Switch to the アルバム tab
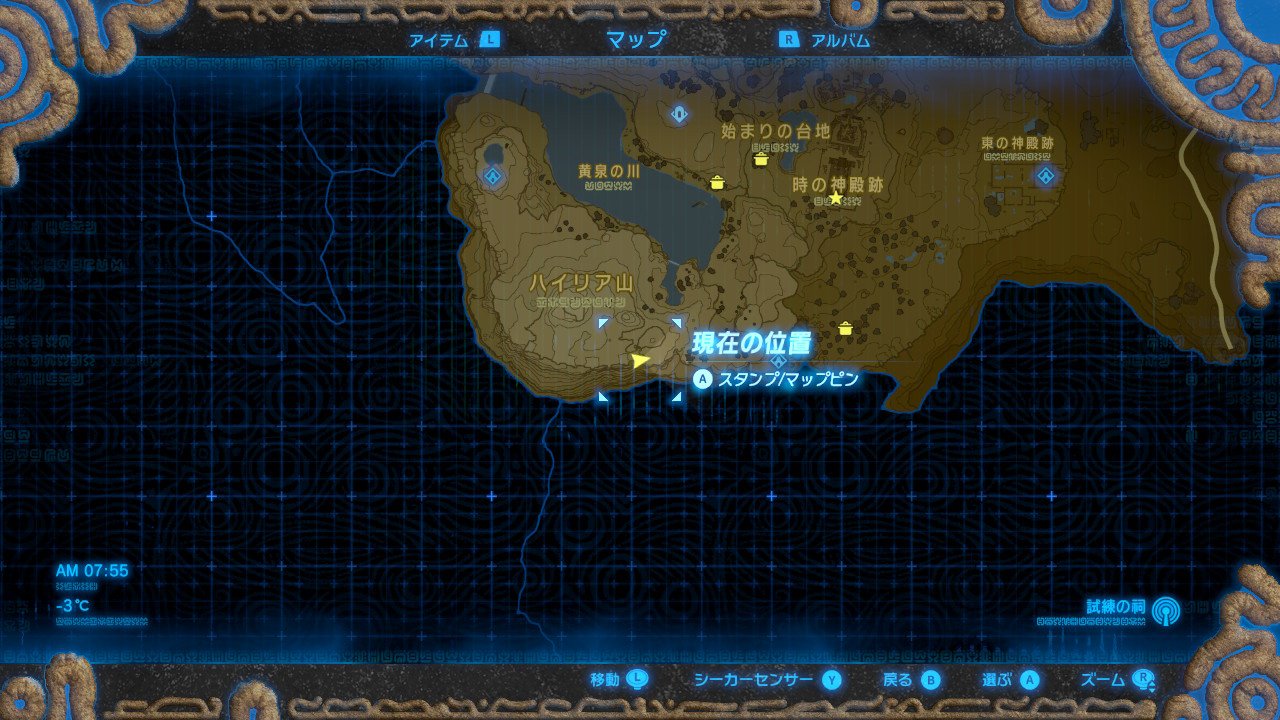The height and width of the screenshot is (720, 1280). tap(840, 40)
